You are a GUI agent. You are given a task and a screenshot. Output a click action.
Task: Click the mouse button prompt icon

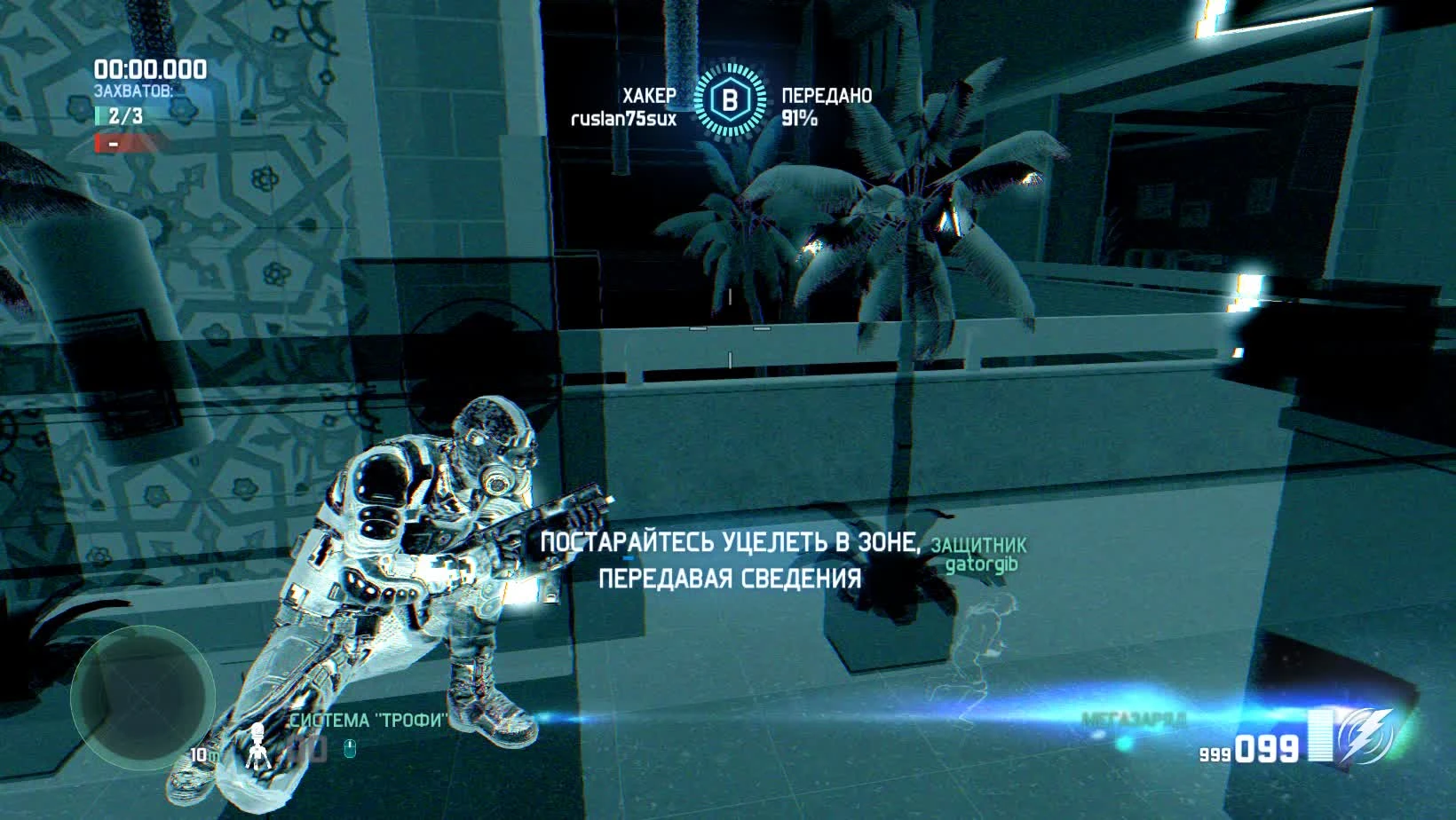pyautogui.click(x=350, y=750)
